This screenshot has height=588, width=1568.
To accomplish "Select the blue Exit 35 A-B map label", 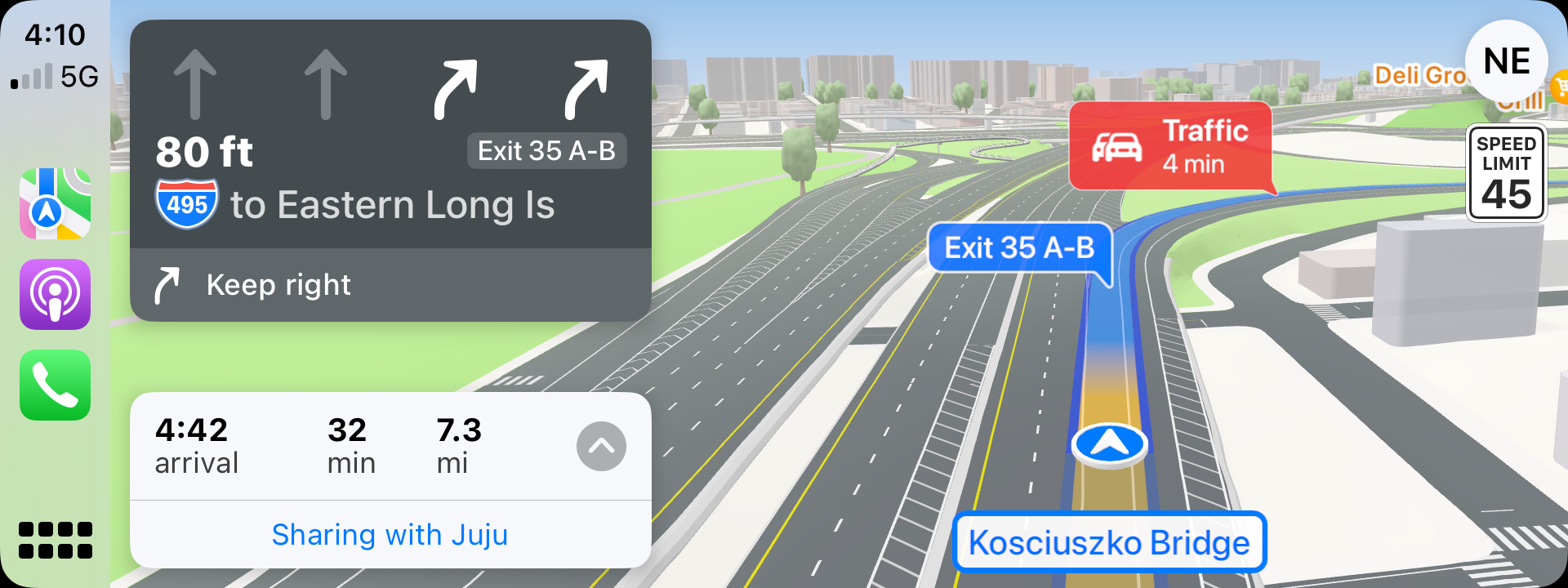I will pos(1019,247).
